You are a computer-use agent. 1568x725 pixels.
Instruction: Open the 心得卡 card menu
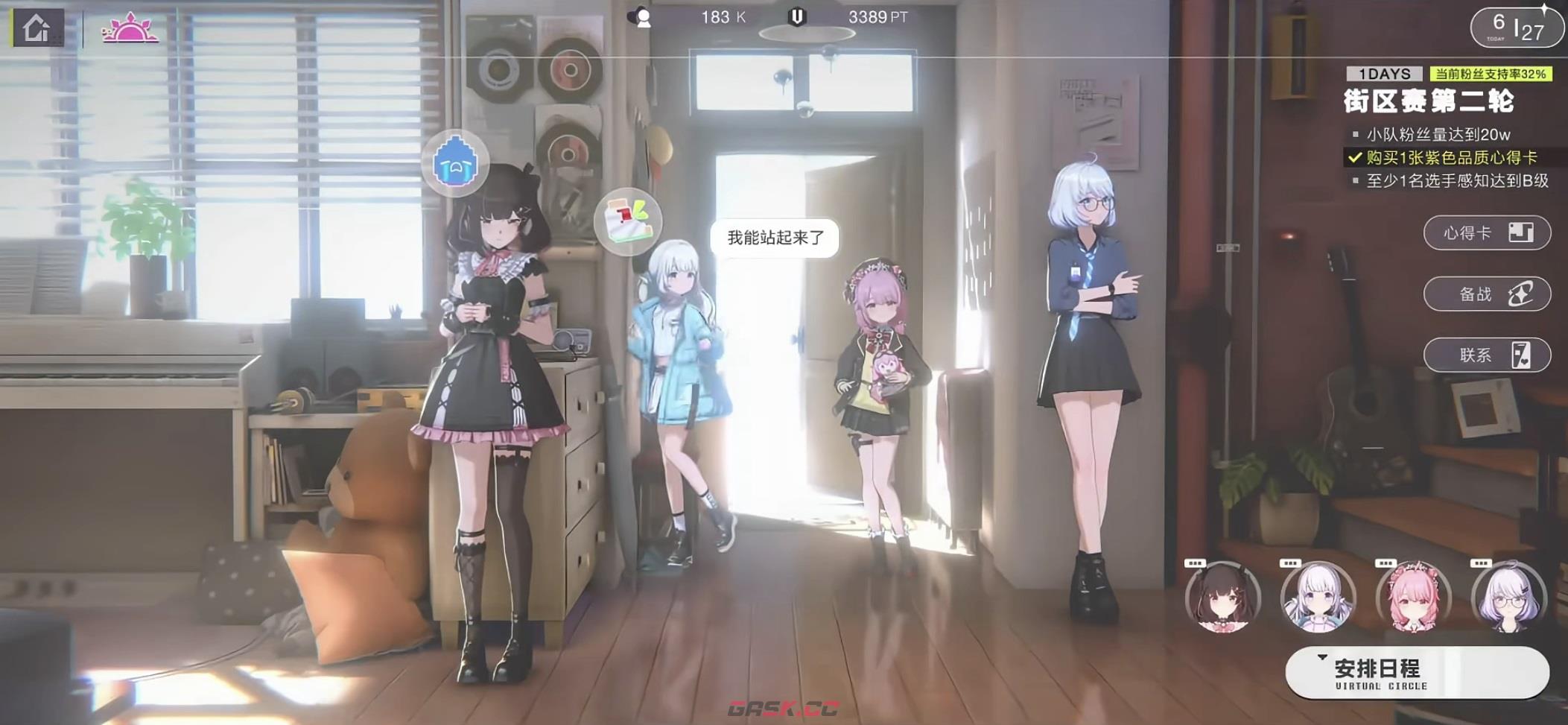point(1486,233)
